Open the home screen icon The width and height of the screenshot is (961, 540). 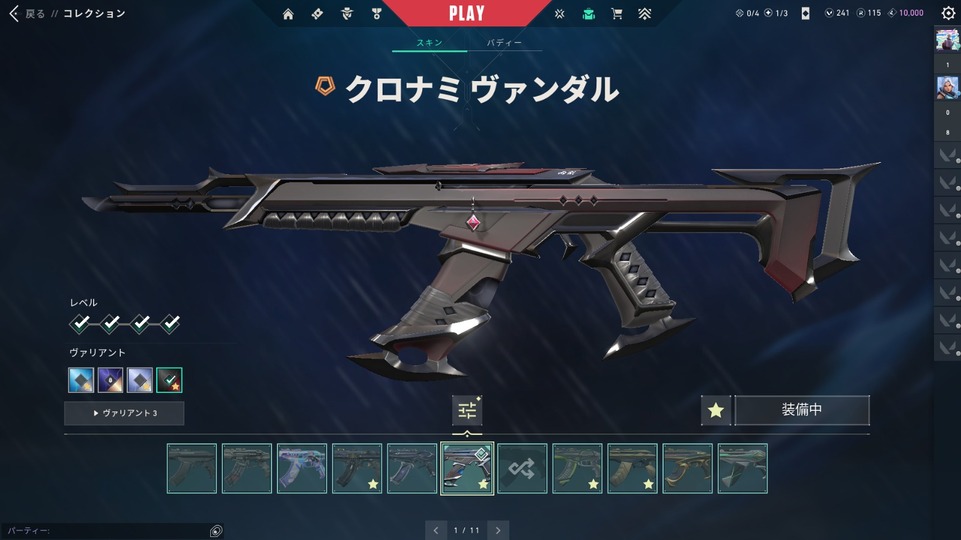[288, 14]
